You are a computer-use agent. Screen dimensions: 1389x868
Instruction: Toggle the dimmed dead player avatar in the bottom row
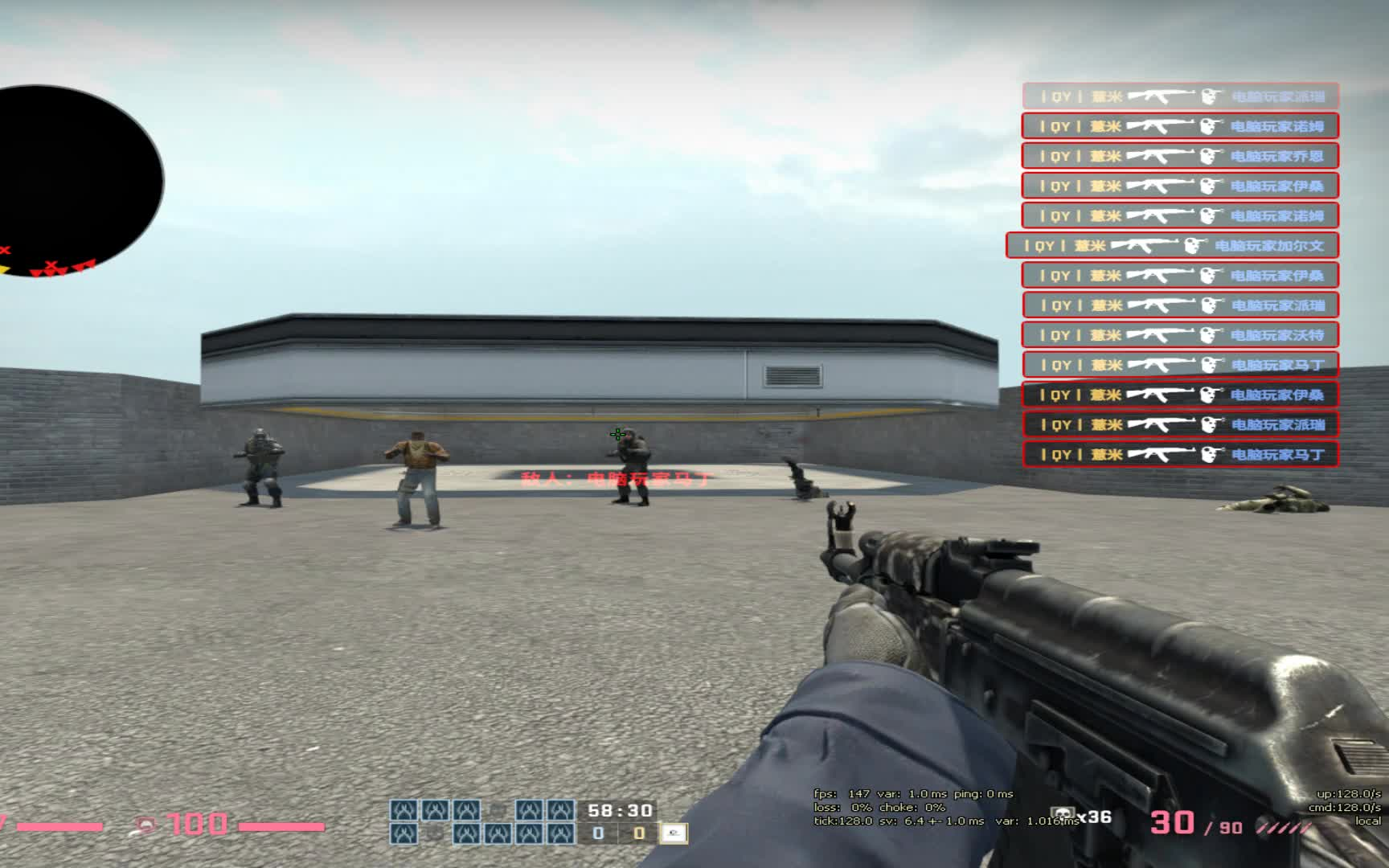(432, 833)
